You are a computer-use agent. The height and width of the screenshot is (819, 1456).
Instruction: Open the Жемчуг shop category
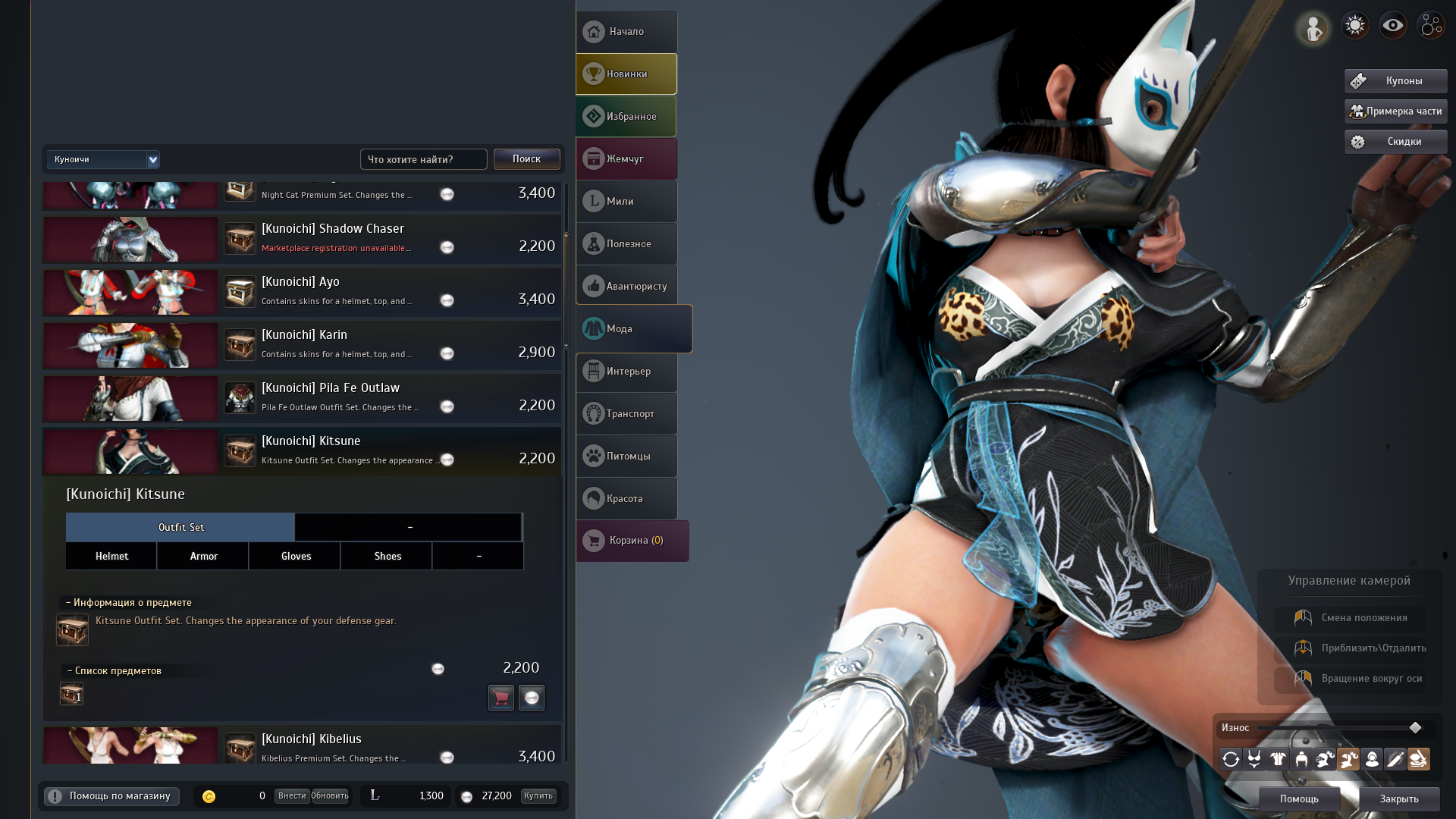[x=626, y=158]
